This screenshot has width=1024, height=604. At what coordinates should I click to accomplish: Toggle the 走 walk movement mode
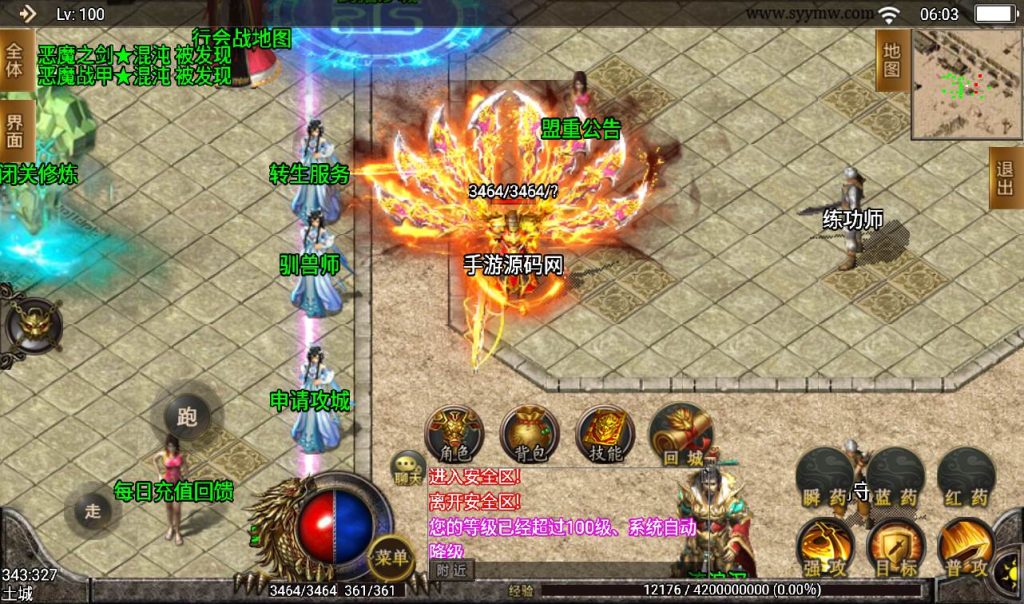(93, 510)
